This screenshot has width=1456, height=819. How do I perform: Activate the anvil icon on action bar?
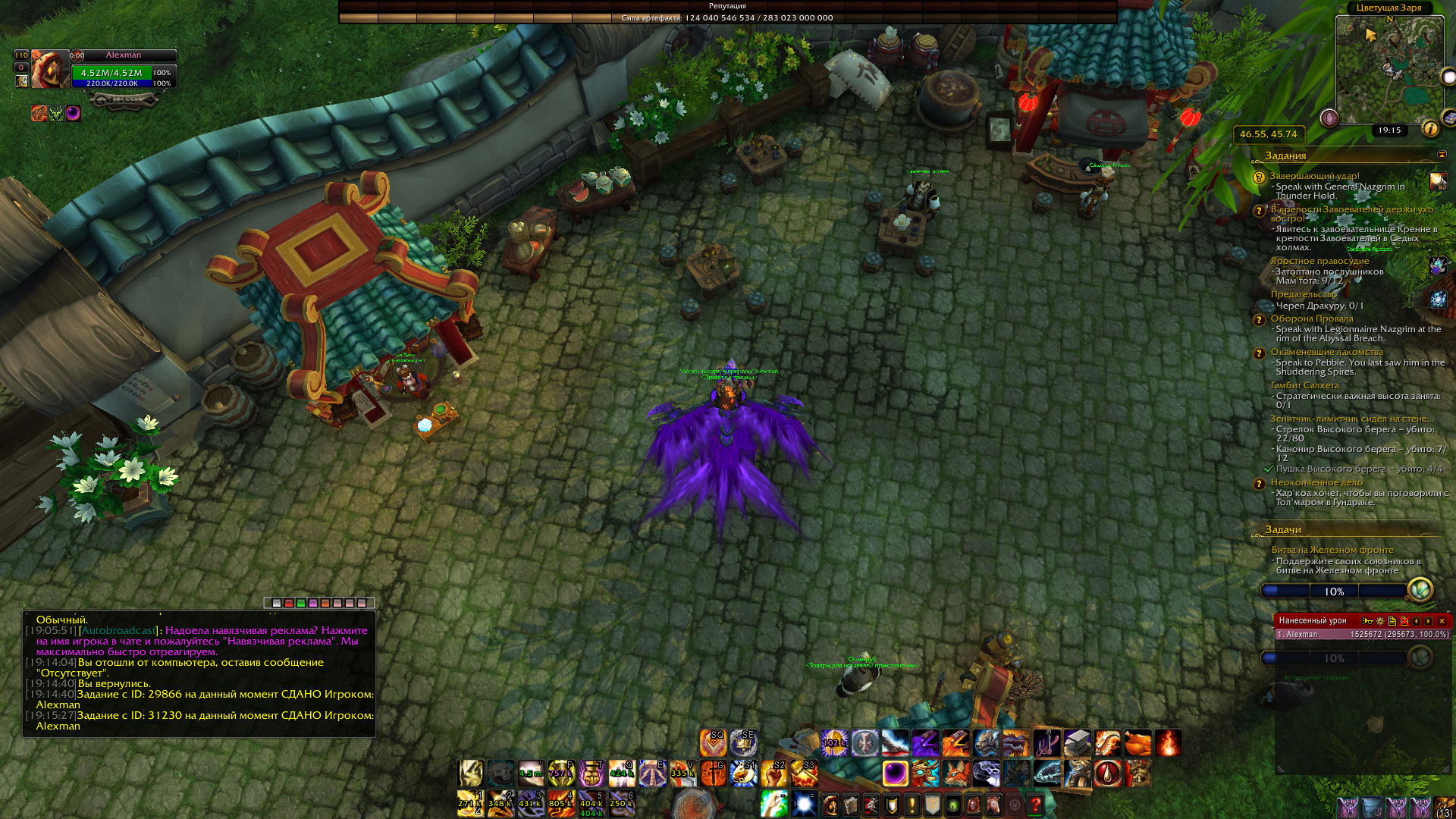click(1077, 743)
